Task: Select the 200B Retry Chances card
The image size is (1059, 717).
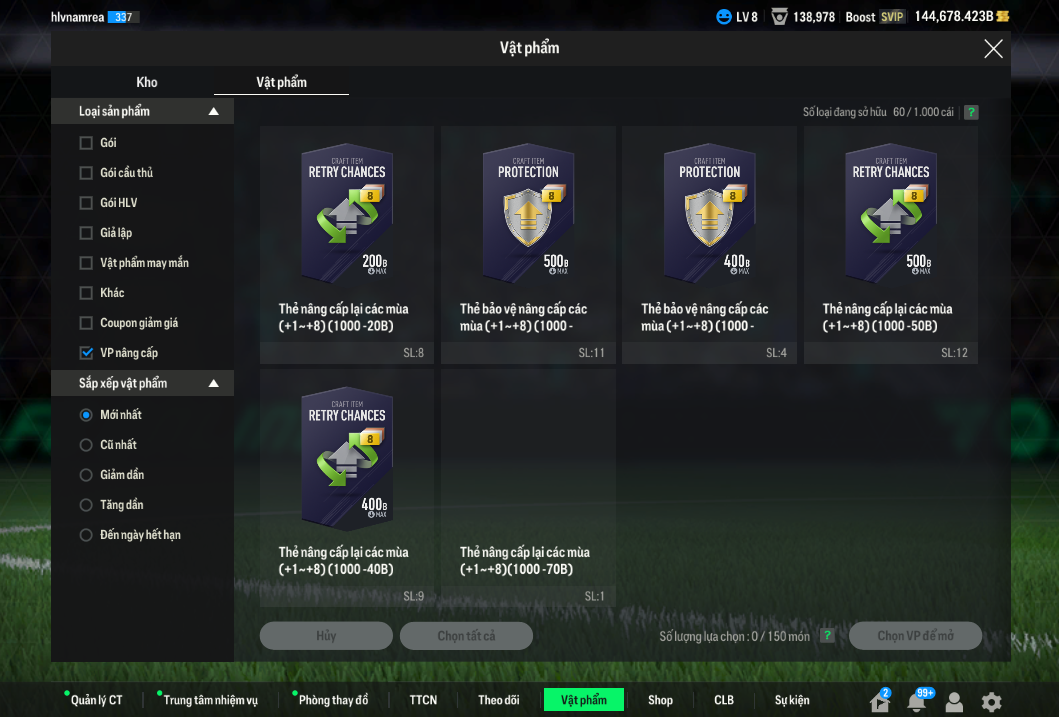Action: click(346, 216)
